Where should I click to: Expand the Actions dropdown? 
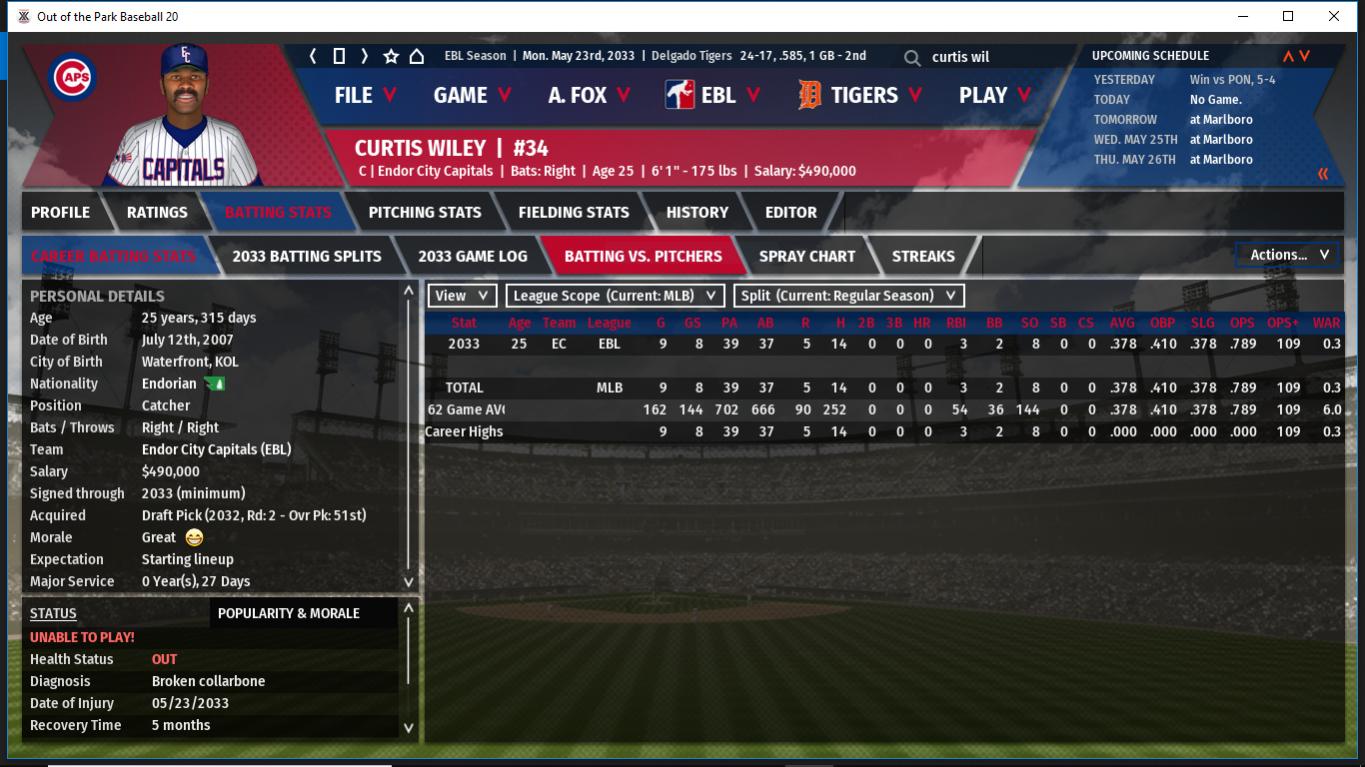tap(1288, 255)
